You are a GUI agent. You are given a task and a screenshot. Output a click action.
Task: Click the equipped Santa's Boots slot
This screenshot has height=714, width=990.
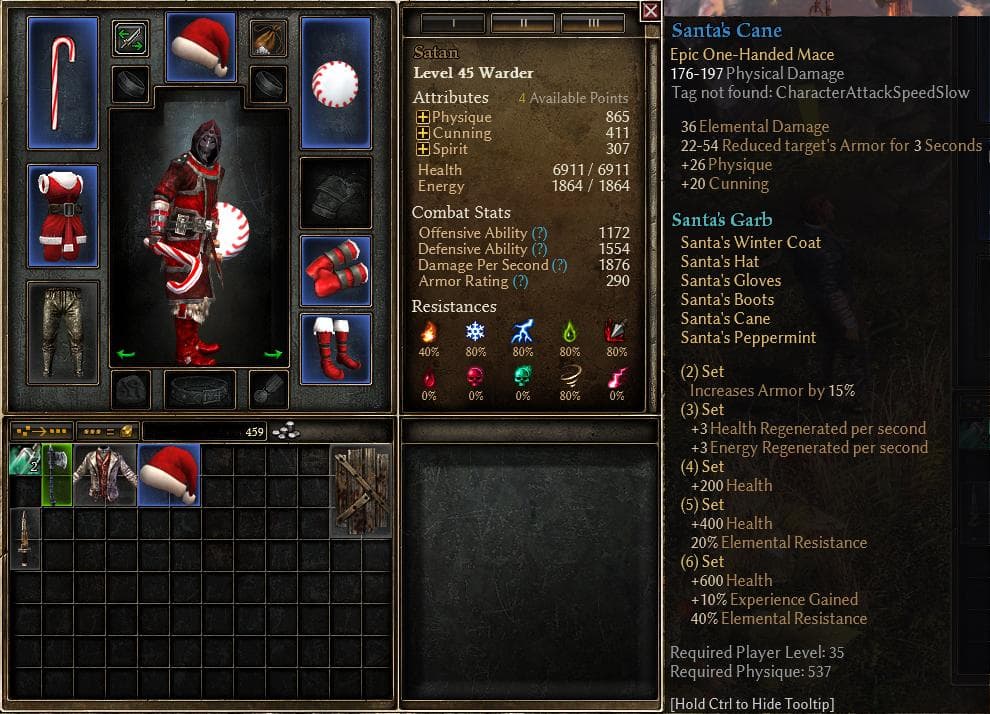pyautogui.click(x=336, y=347)
